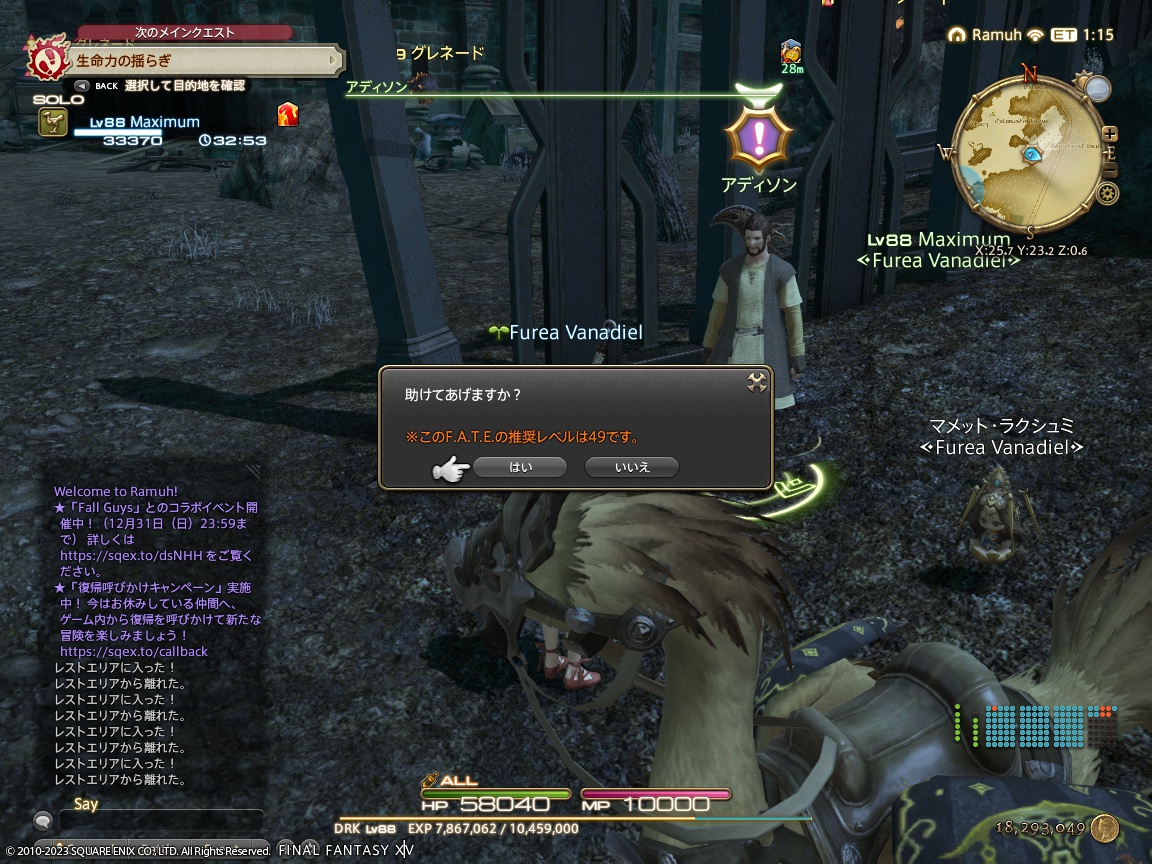Click the chat input field
This screenshot has height=864, width=1152.
click(160, 821)
